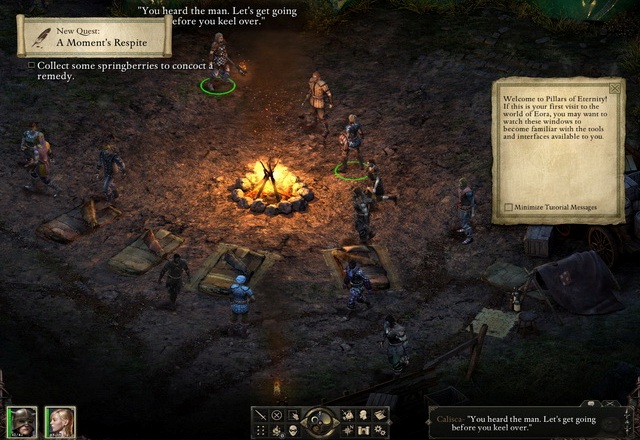Viewport: 640px width, 440px height.
Task: Click the cancel action circle-X icon
Action: 277,415
